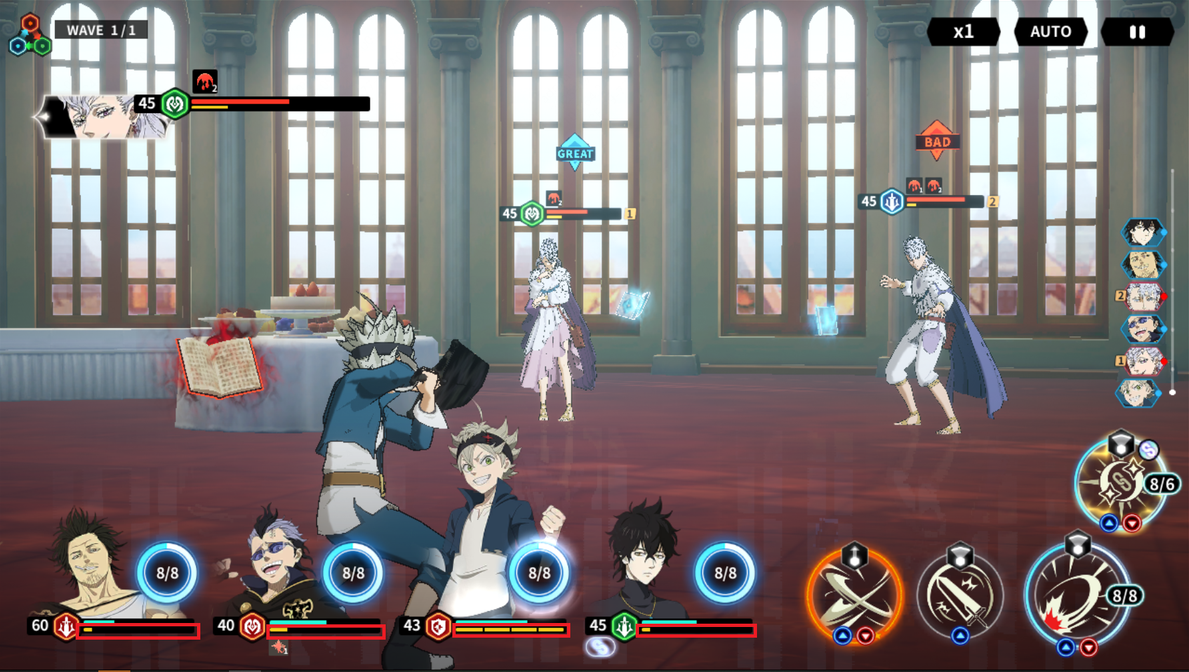Trigger the special skill showing 8/6
The image size is (1189, 672).
1120,482
